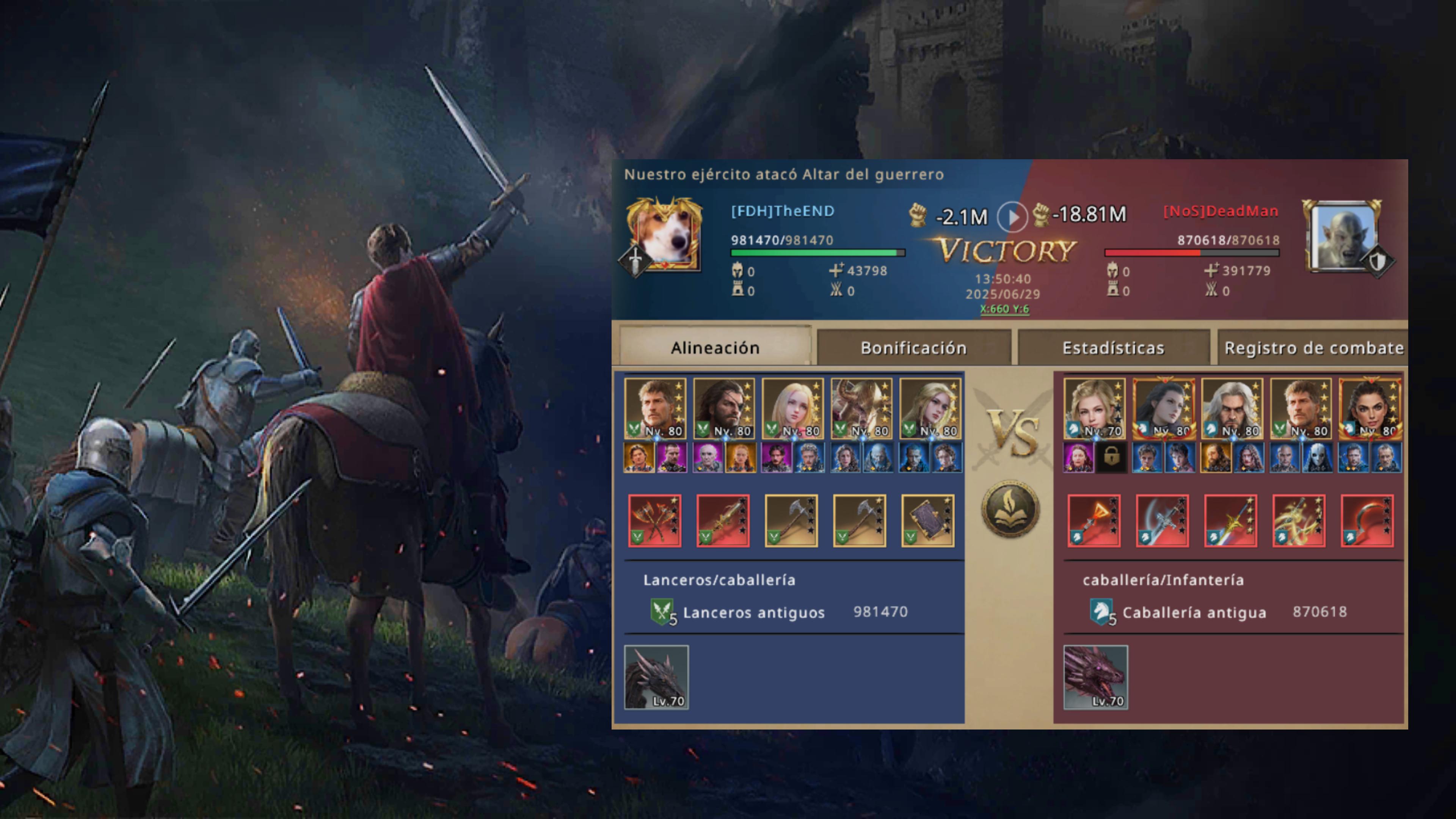Switch to the Alineación tab
Screen dimensions: 1456x819
715,348
